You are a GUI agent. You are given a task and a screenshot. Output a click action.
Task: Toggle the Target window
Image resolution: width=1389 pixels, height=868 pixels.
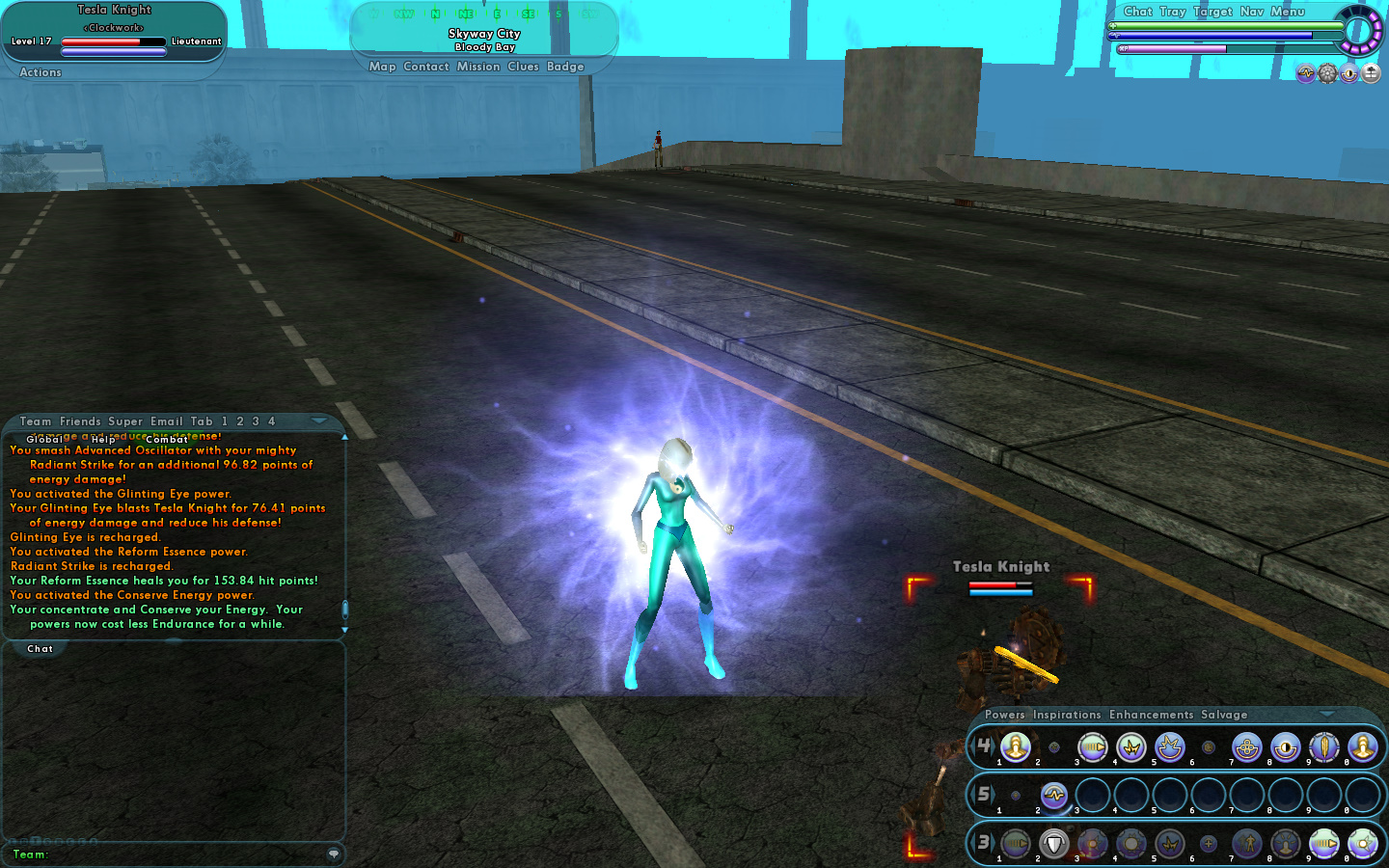[x=1212, y=12]
